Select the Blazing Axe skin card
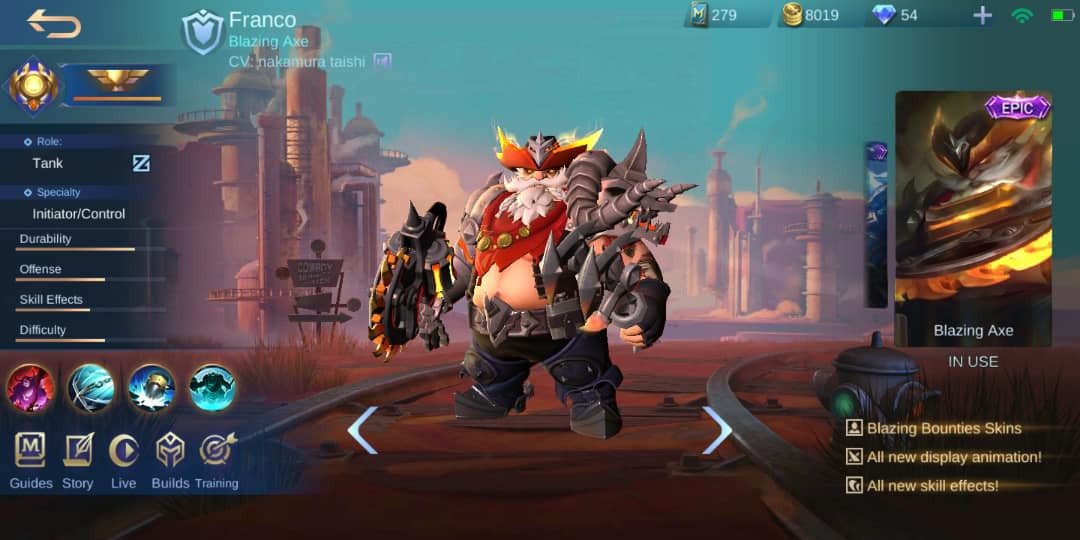1080x540 pixels. (972, 219)
